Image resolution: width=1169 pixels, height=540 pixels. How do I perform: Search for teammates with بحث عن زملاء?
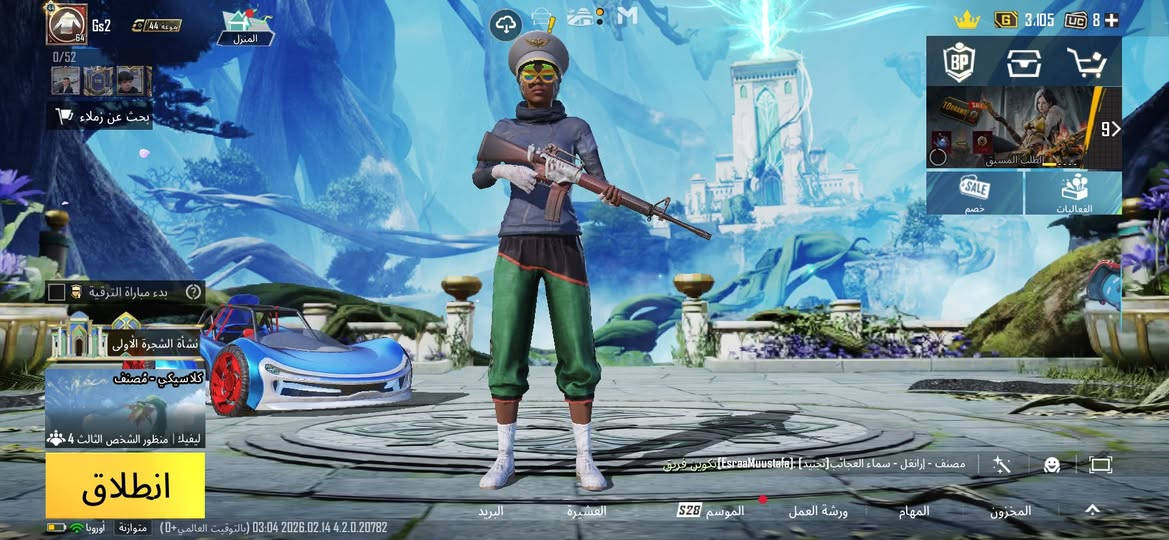pos(101,117)
